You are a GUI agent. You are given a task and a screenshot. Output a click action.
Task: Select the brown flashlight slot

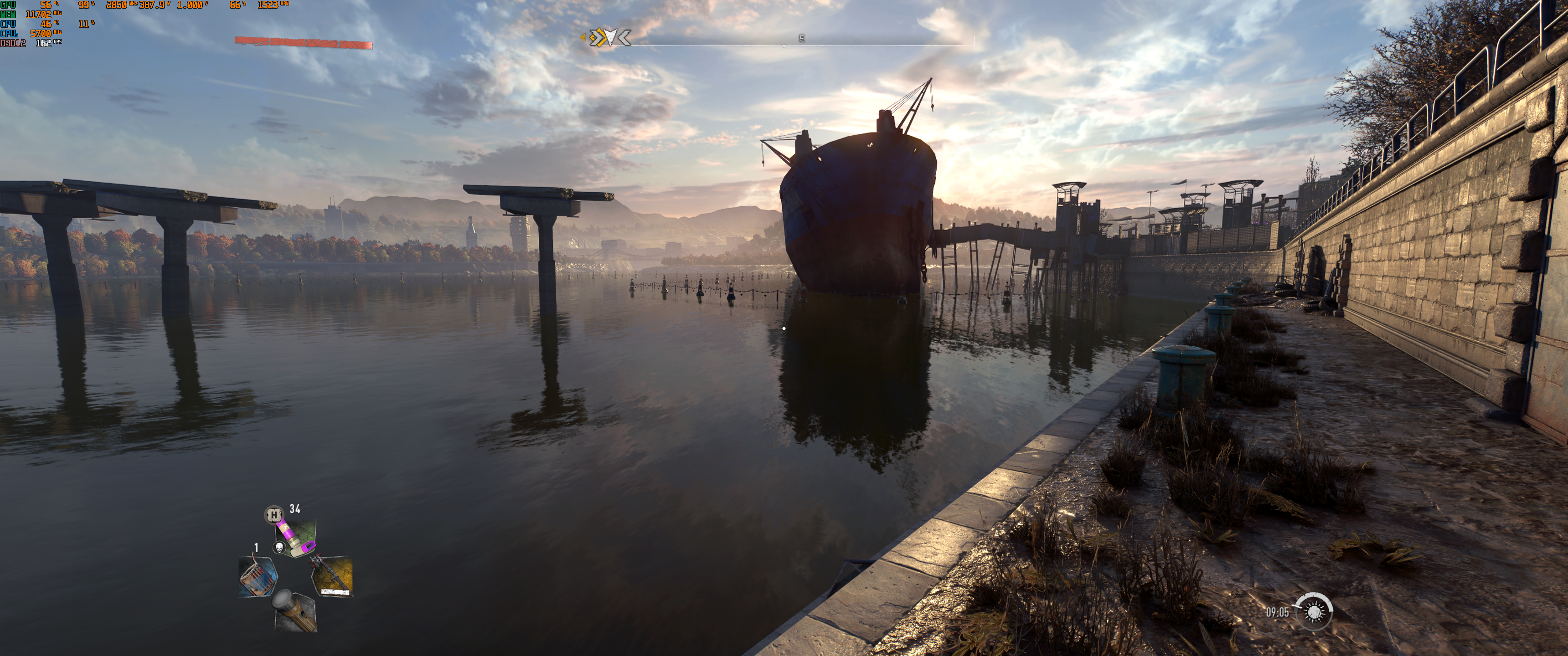295,610
